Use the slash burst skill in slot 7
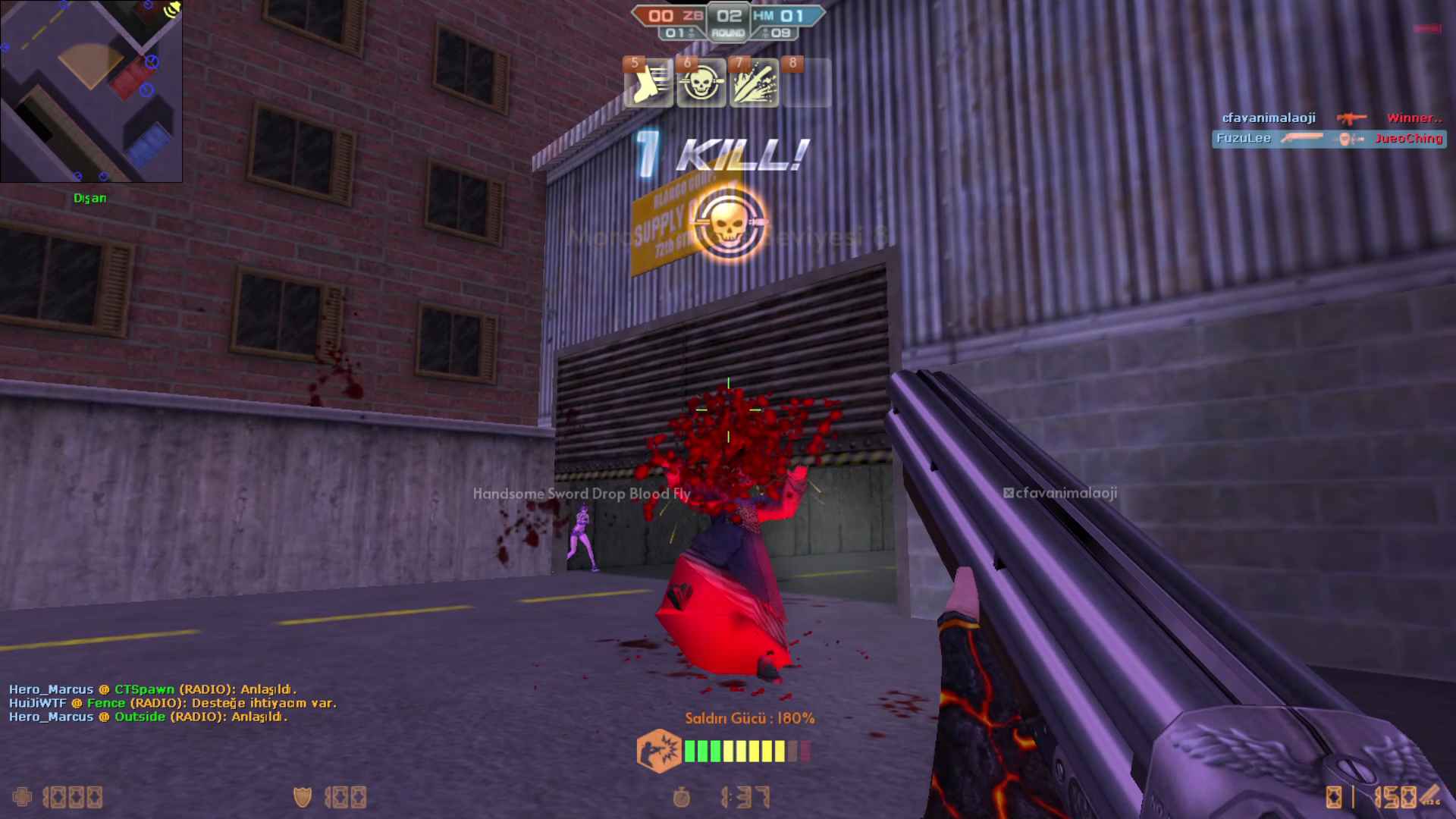The image size is (1456, 819). (x=754, y=83)
